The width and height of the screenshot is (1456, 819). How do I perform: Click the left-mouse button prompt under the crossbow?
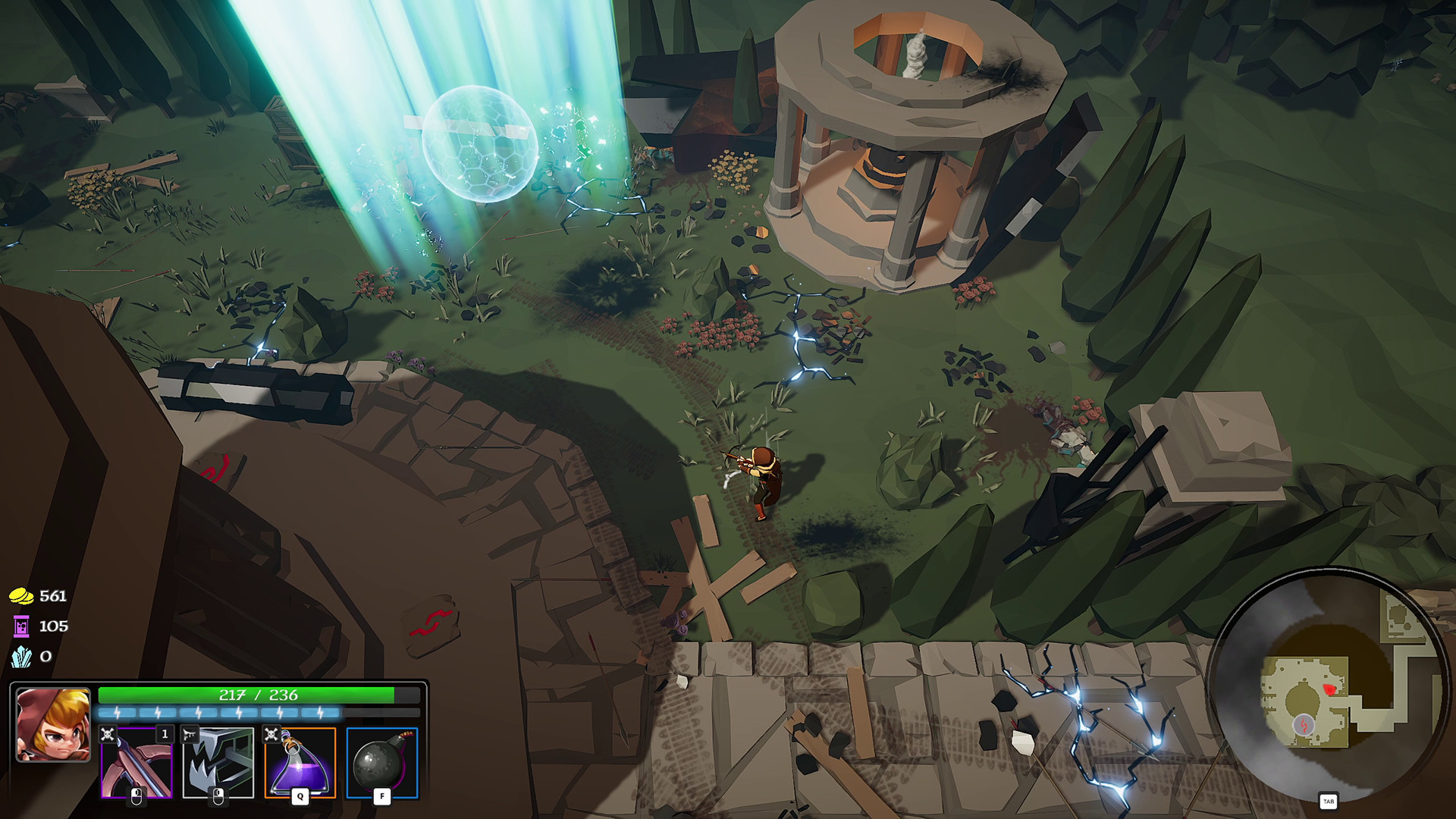(136, 794)
